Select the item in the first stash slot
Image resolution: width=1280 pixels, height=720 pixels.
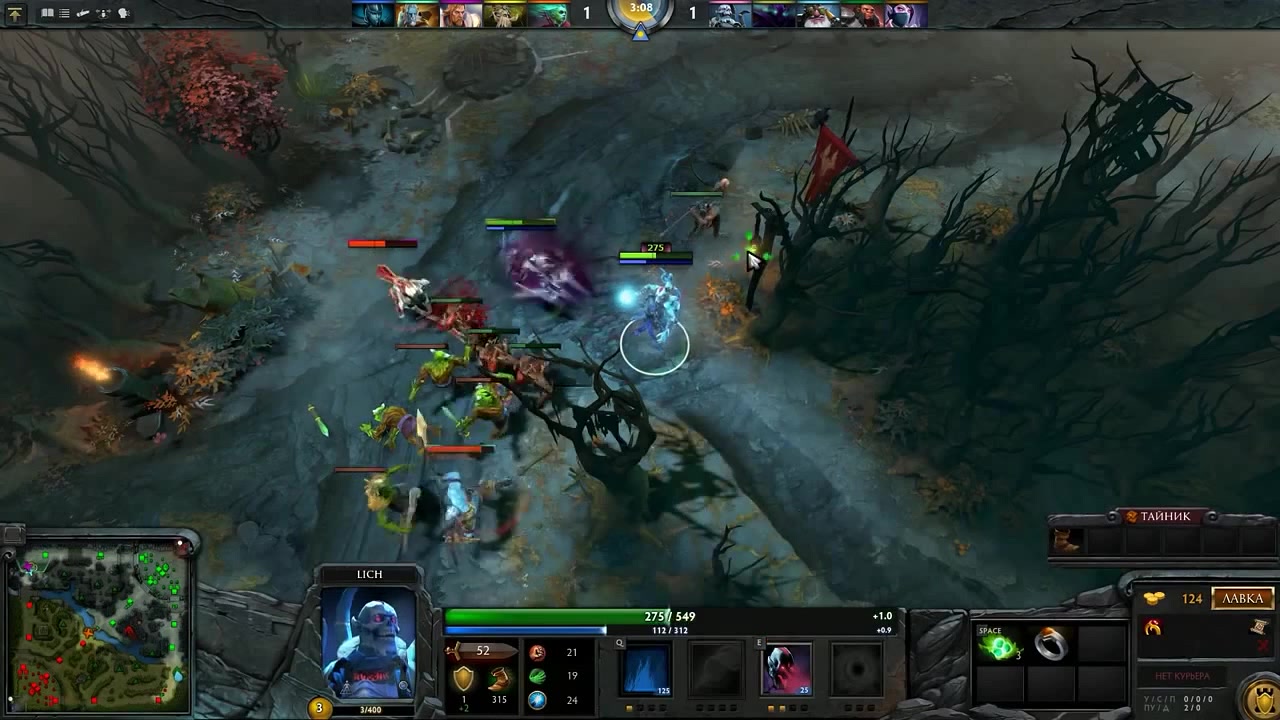pyautogui.click(x=1067, y=541)
